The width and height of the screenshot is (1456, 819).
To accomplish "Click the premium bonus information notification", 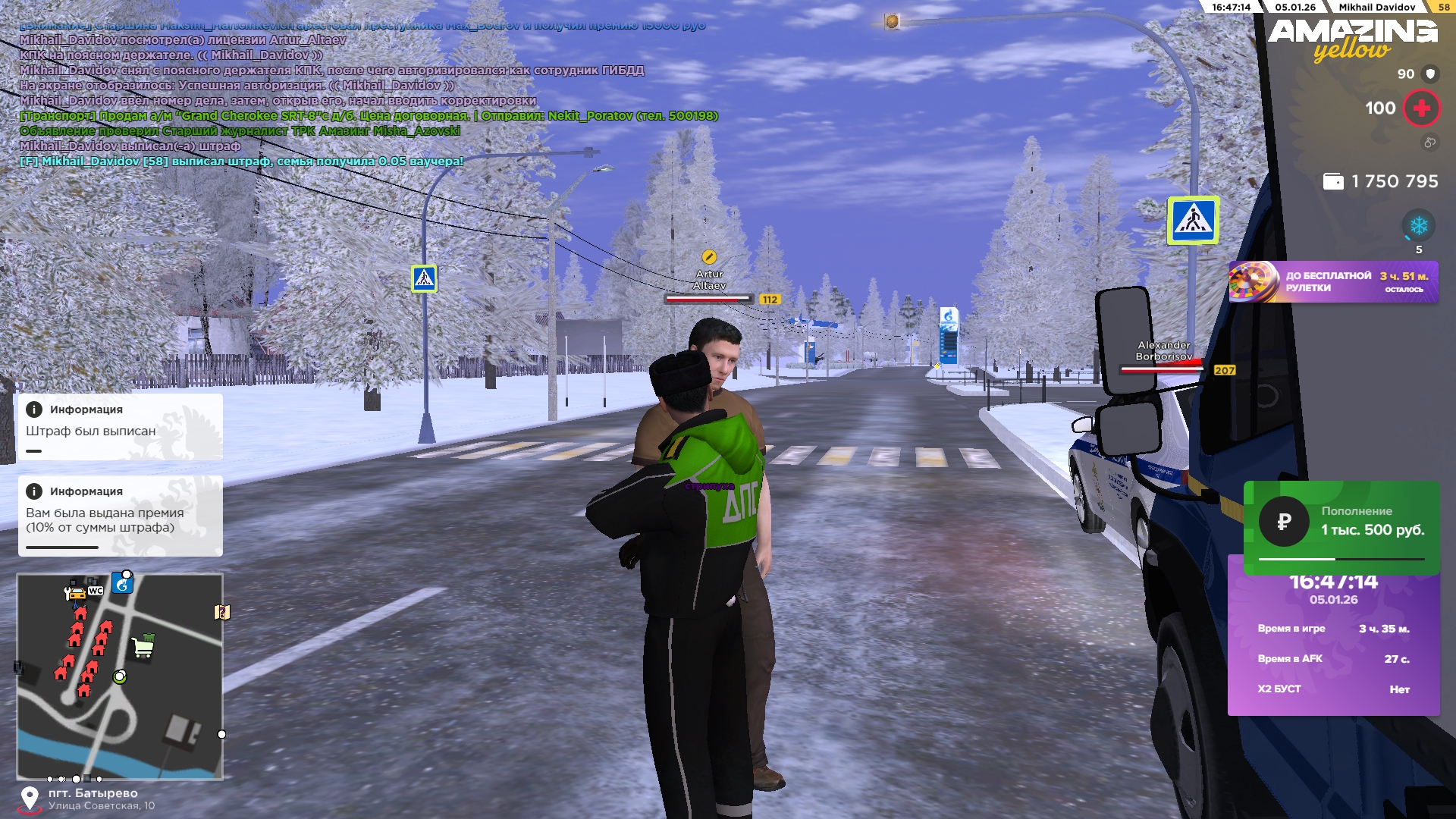I will click(120, 516).
